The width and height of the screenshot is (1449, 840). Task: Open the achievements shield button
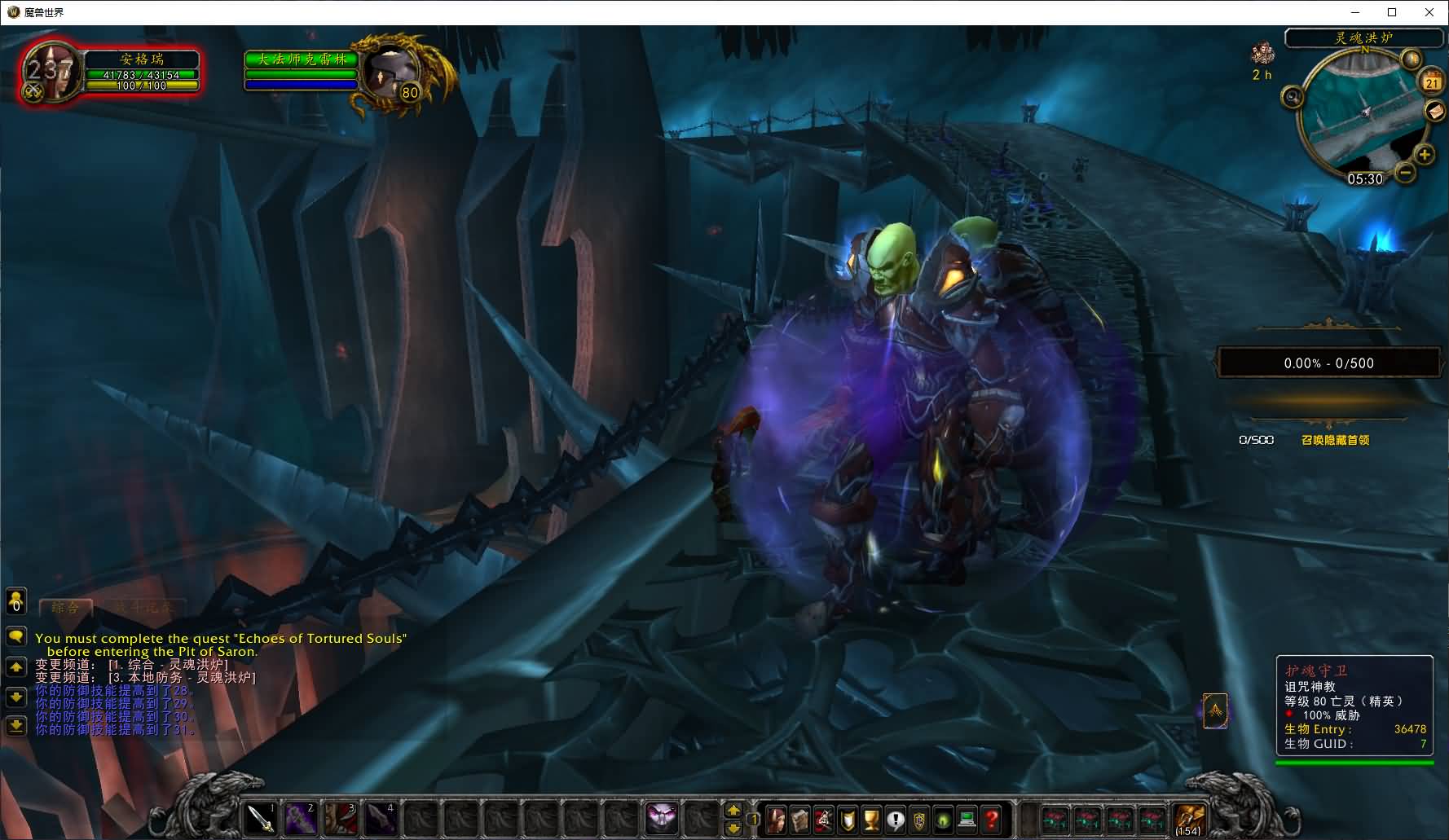[x=848, y=819]
